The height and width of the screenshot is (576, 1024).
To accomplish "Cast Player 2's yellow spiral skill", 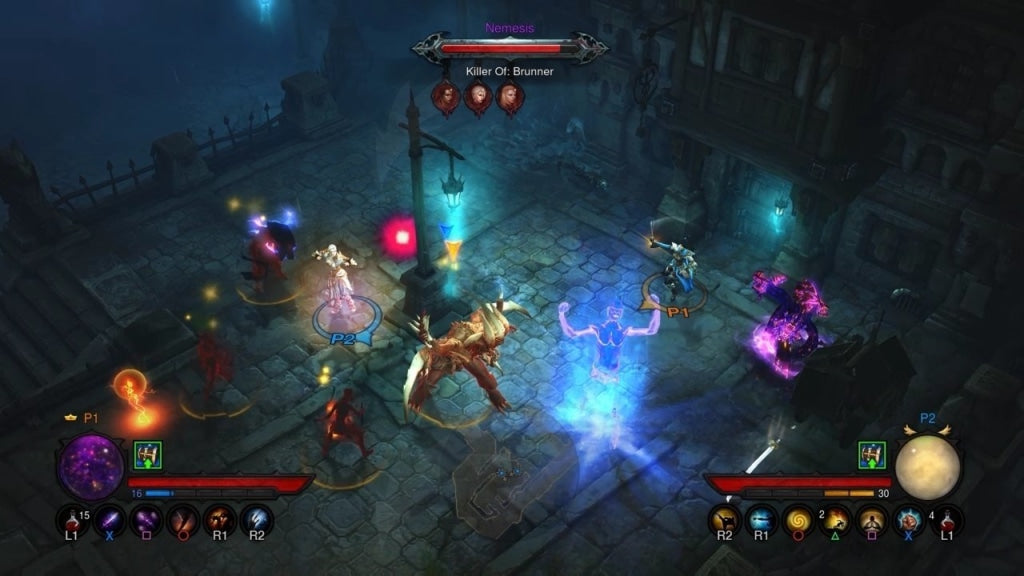I will point(798,520).
